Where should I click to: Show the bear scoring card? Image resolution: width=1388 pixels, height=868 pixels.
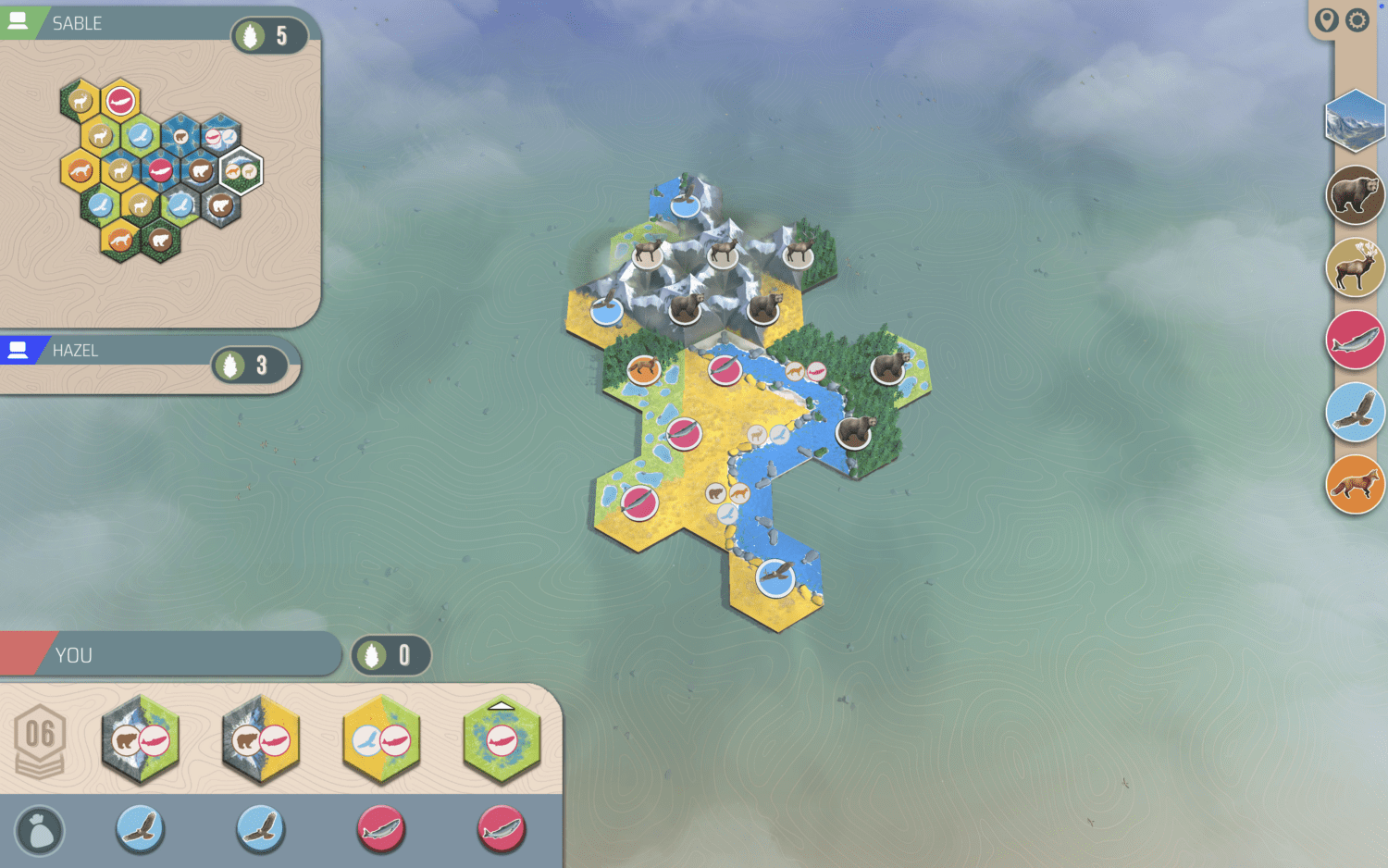click(x=1355, y=195)
